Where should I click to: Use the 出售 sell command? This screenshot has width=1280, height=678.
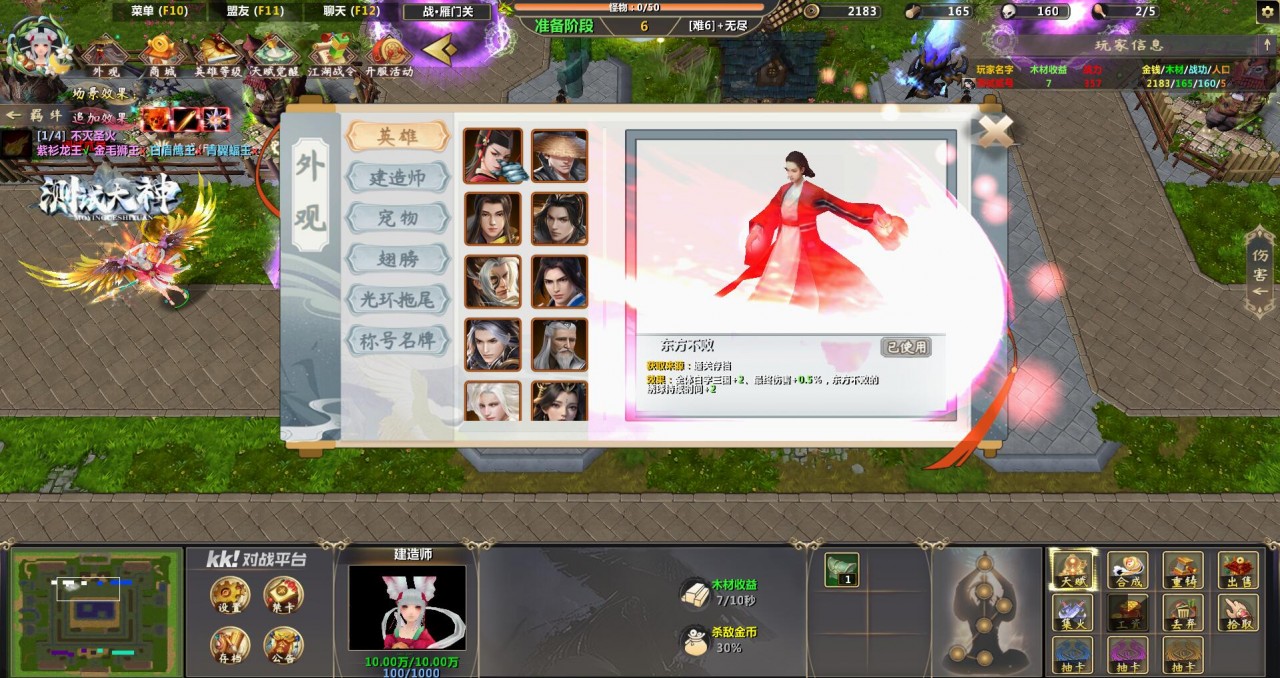tap(1238, 571)
